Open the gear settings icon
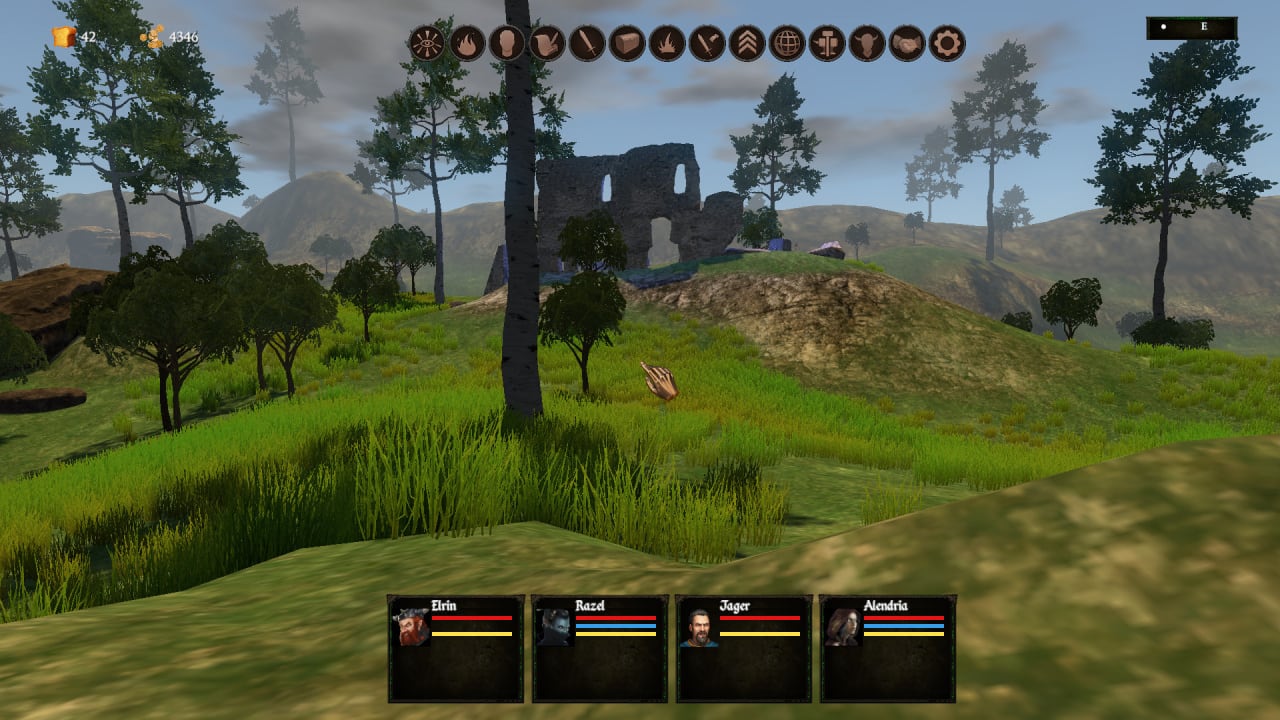This screenshot has width=1280, height=720. [x=947, y=43]
